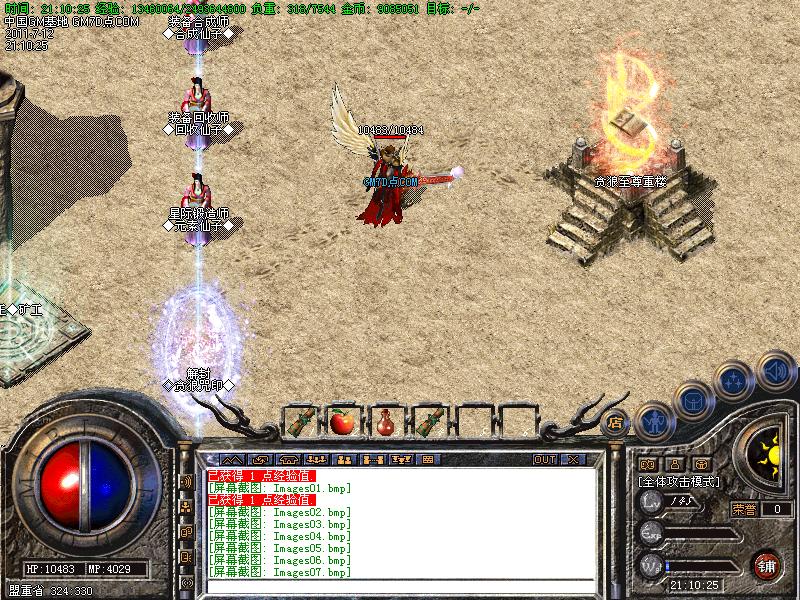Click the two-people icon on chat toolbar
Viewport: 800px width, 600px height.
pyautogui.click(x=345, y=459)
